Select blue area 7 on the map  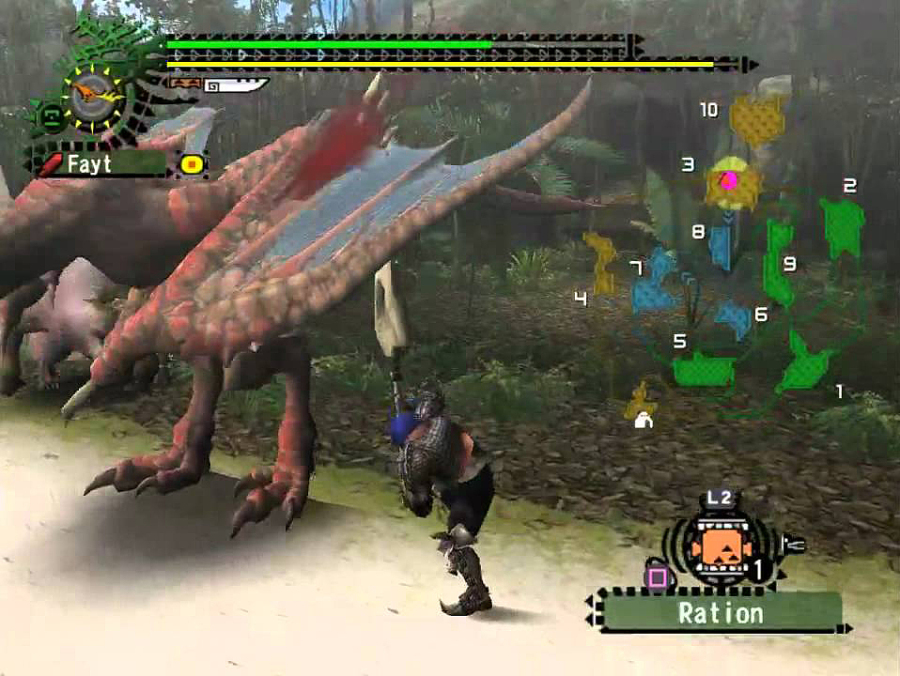click(656, 285)
